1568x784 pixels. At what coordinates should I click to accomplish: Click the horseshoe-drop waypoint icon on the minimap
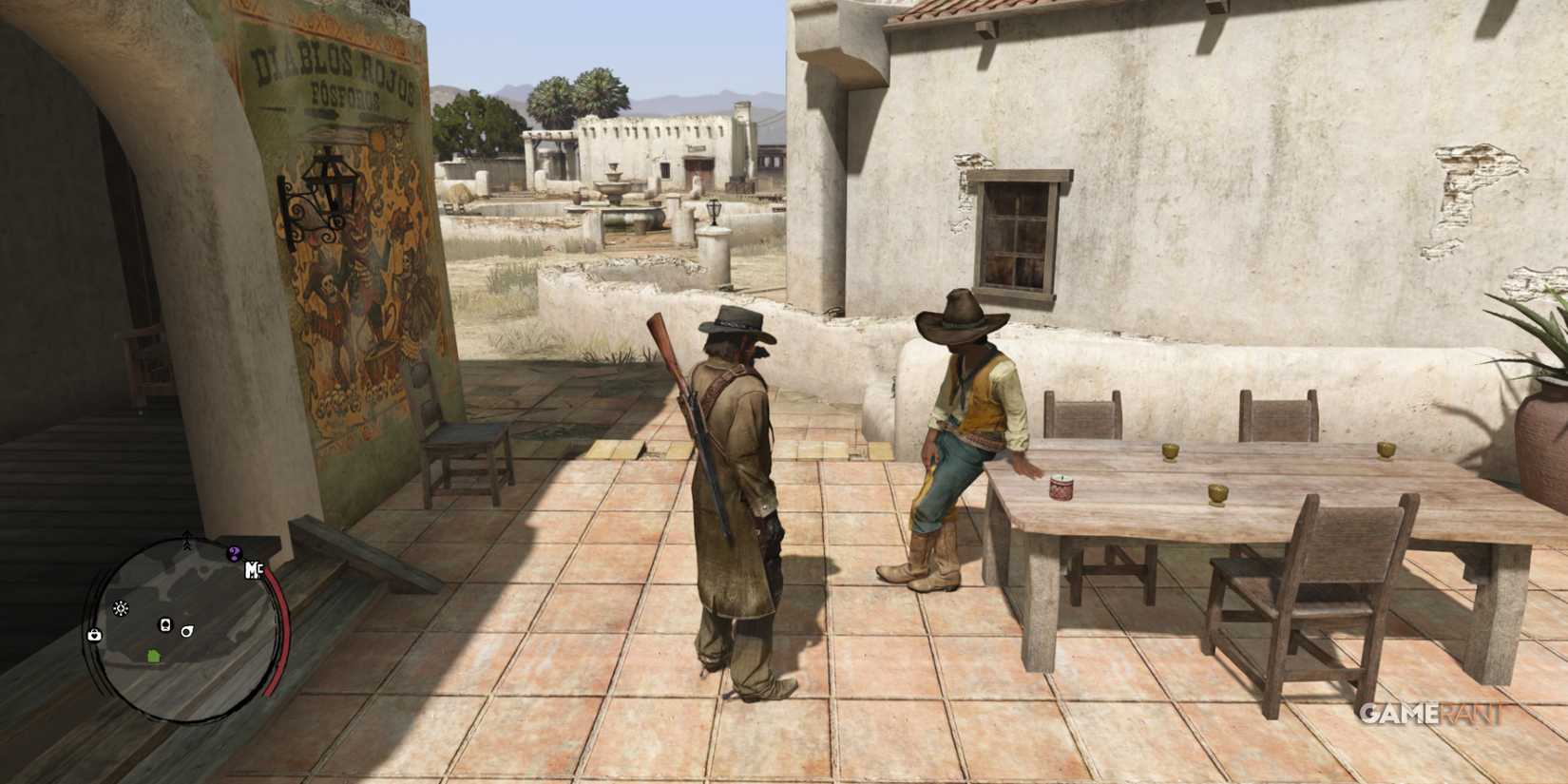186,631
